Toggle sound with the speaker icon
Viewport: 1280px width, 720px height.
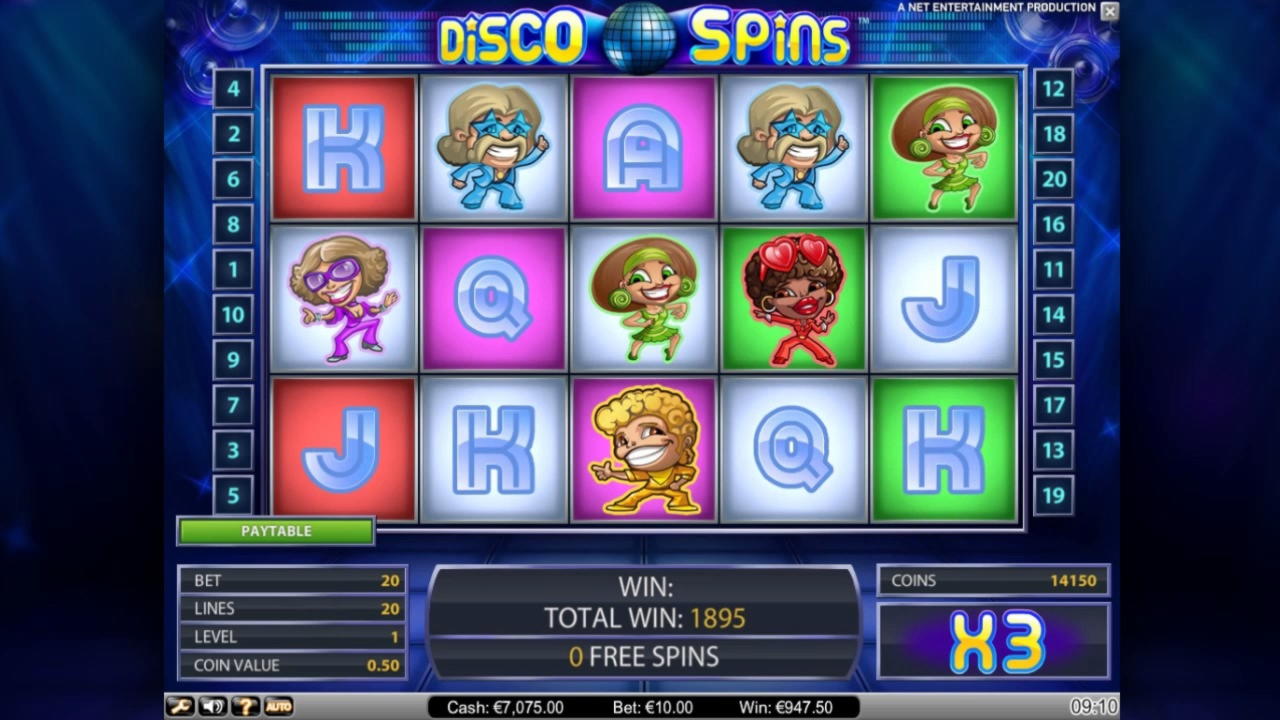[212, 707]
